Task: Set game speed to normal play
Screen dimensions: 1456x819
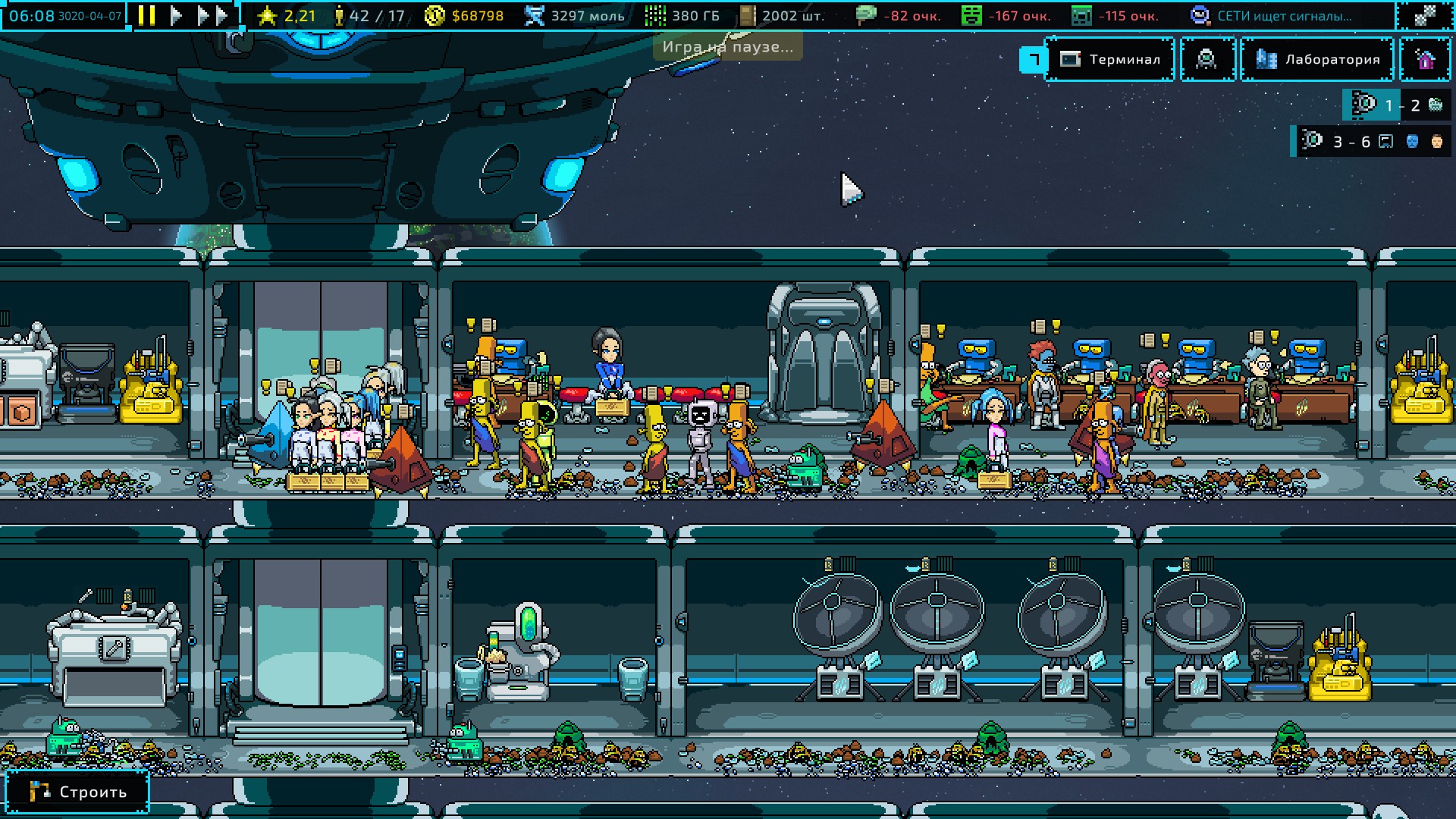Action: point(176,15)
